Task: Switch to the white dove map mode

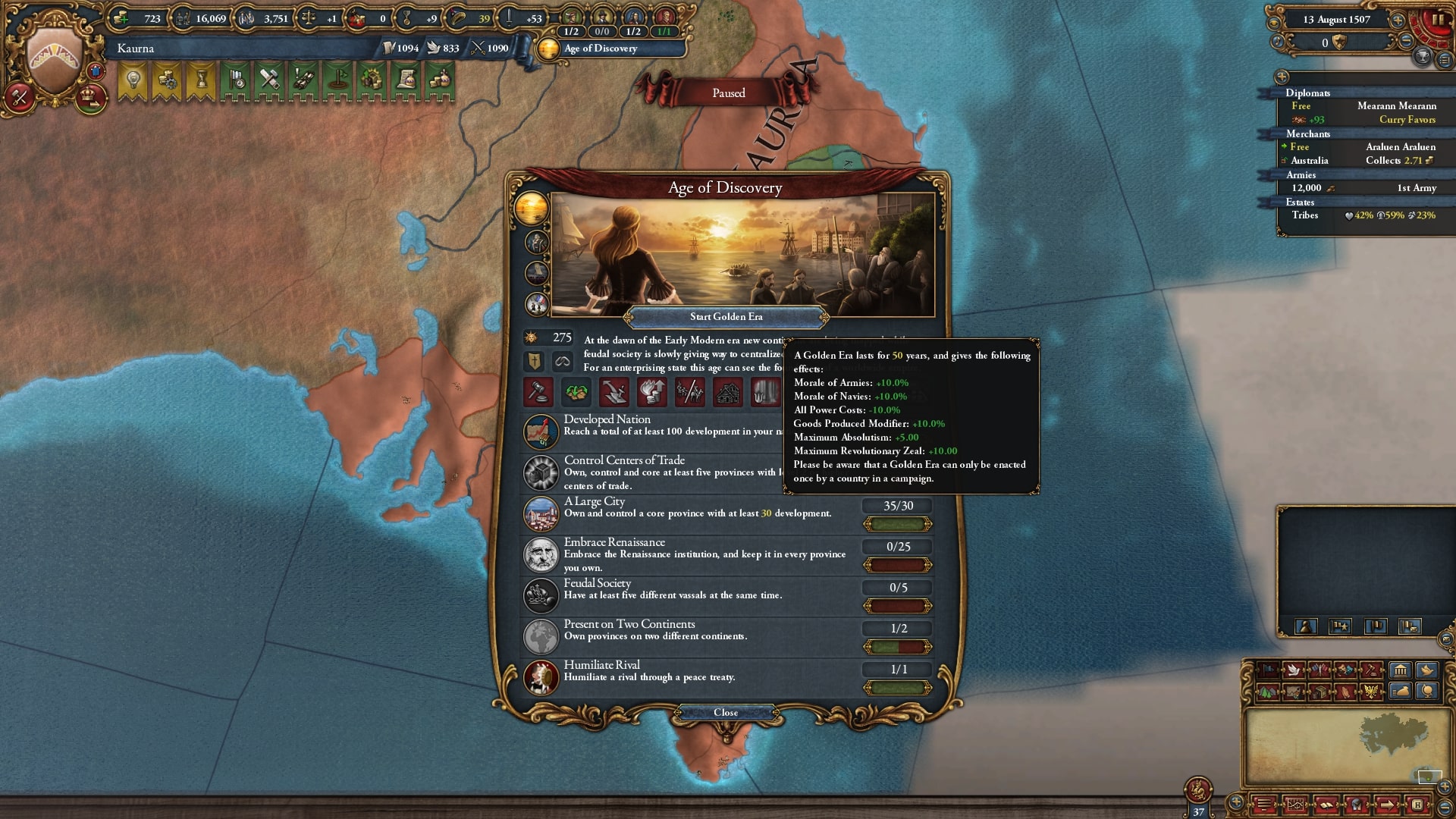Action: tap(1294, 670)
